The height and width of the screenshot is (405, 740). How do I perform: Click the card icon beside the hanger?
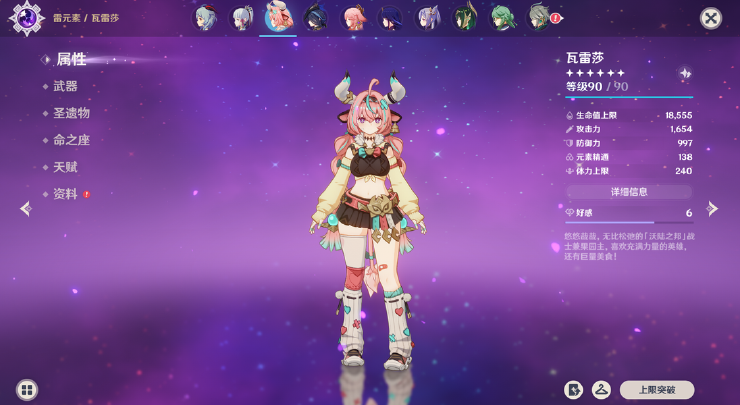tap(574, 390)
